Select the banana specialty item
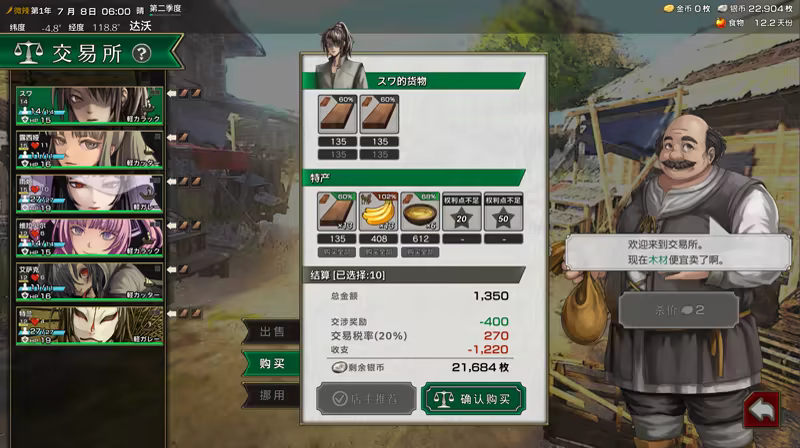Viewport: 800px width, 448px height. click(x=376, y=211)
